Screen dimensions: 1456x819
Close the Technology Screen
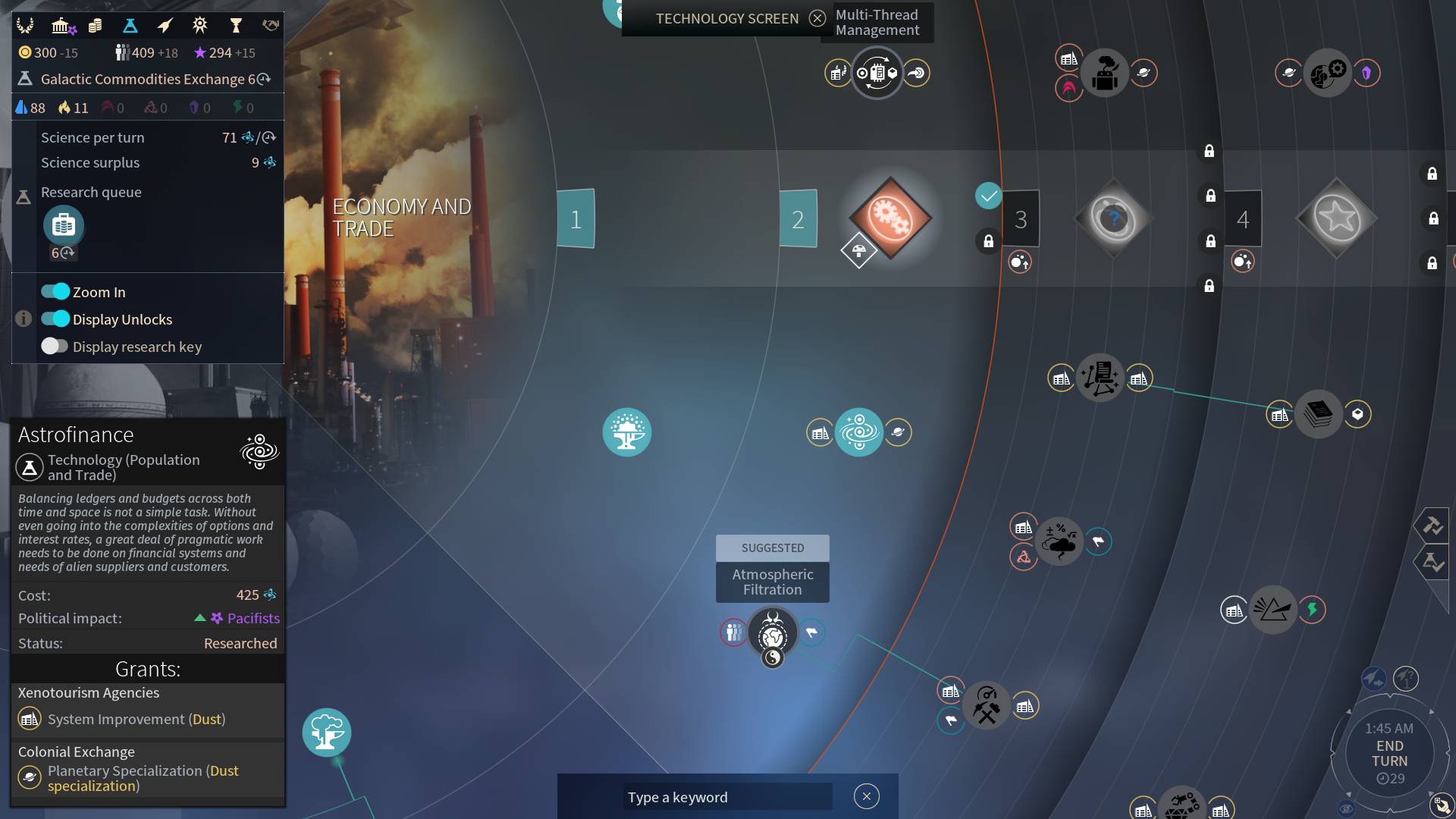tap(817, 18)
